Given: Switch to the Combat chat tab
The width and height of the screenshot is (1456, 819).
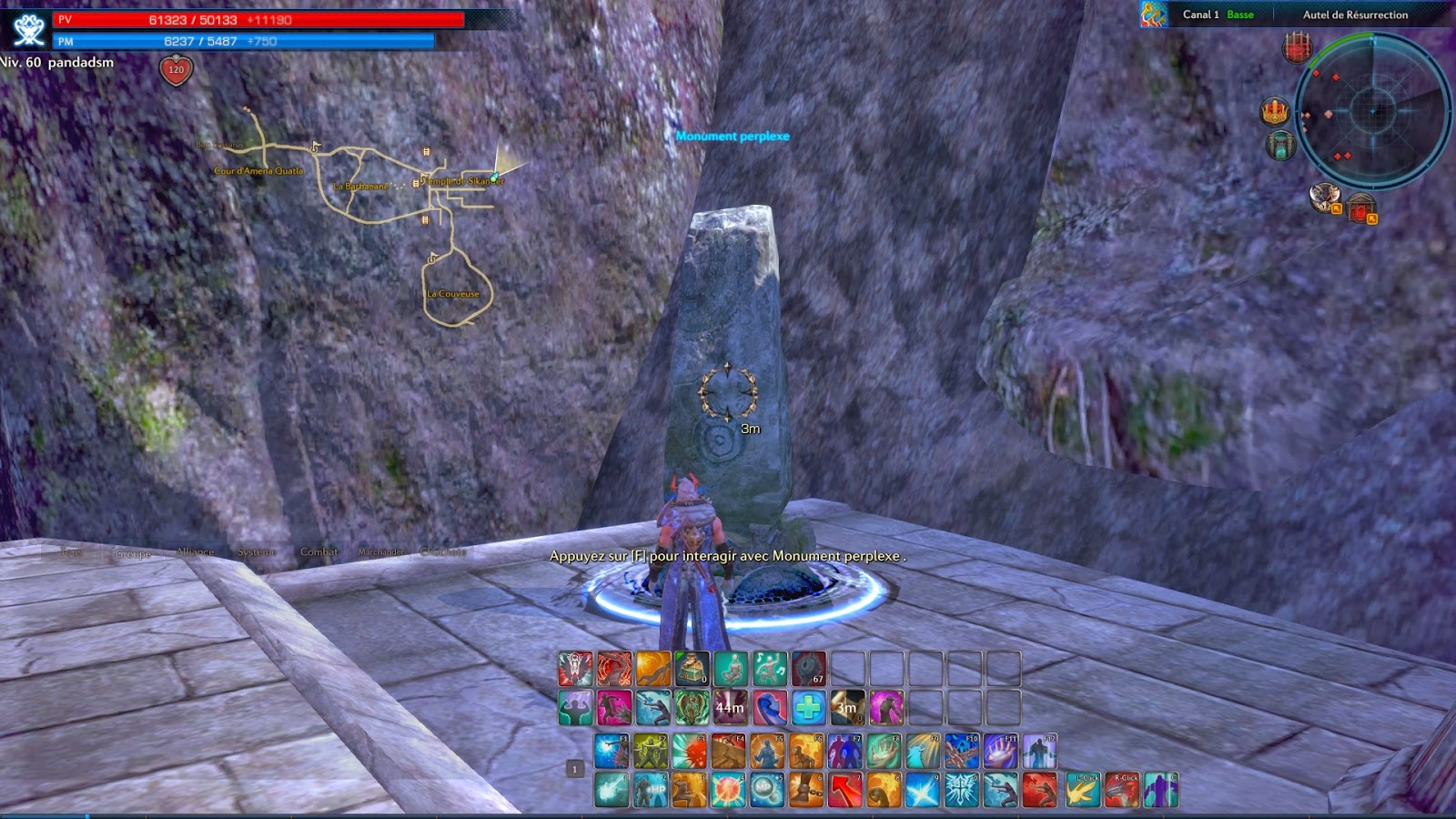Looking at the screenshot, I should pyautogui.click(x=318, y=551).
